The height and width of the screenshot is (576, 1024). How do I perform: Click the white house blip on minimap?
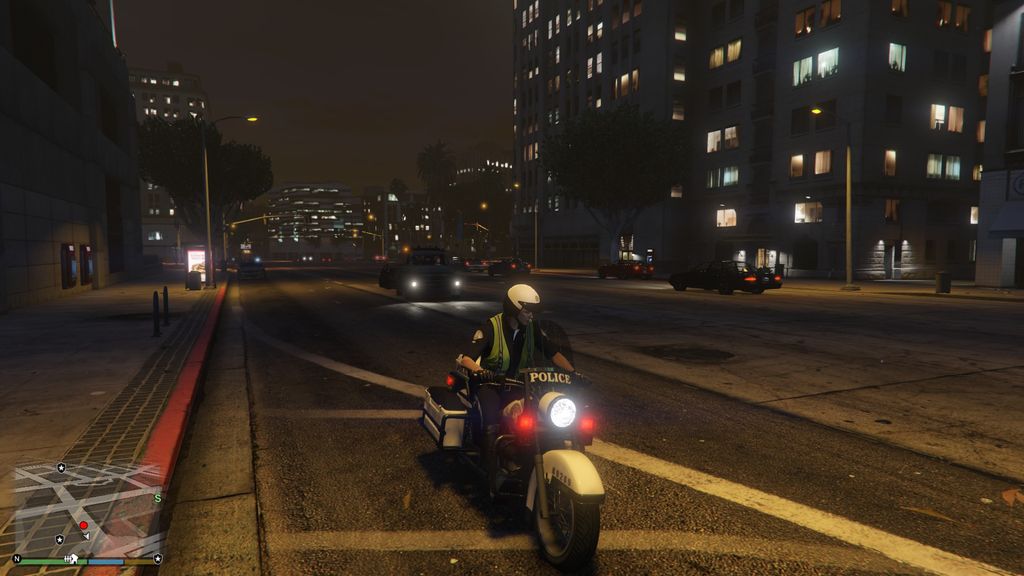coord(72,559)
